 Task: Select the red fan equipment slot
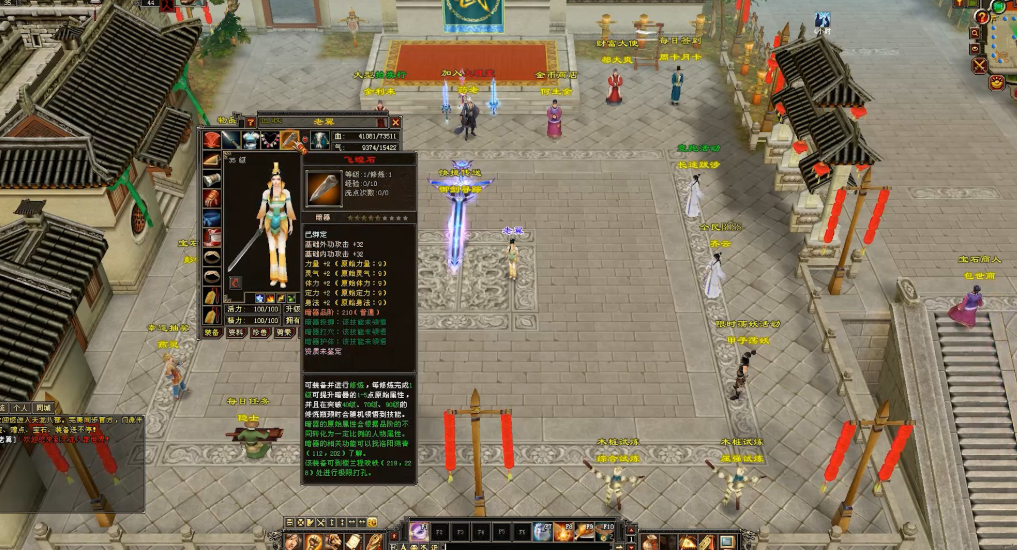[x=212, y=140]
